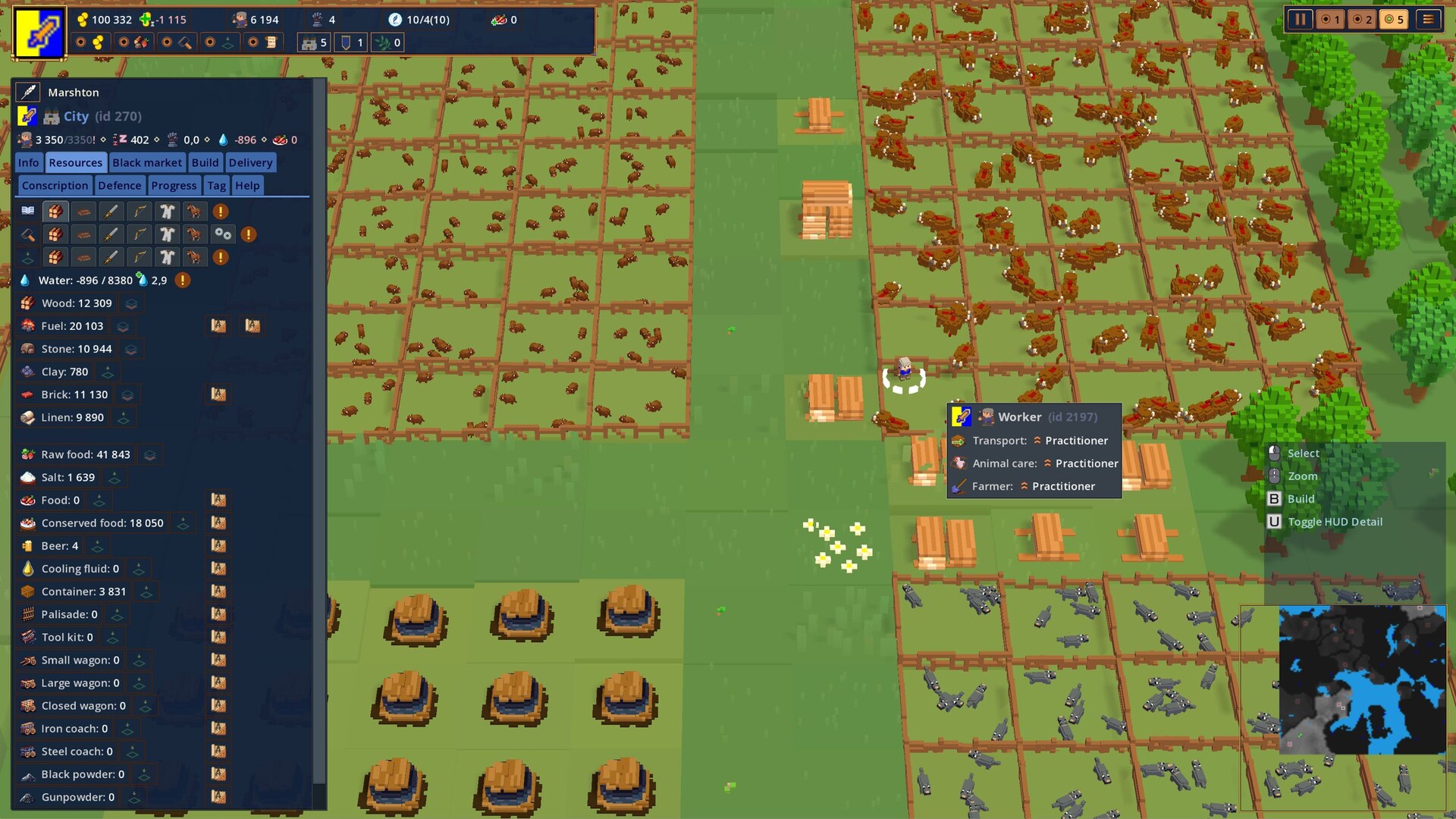Switch to the Build tab

(205, 162)
